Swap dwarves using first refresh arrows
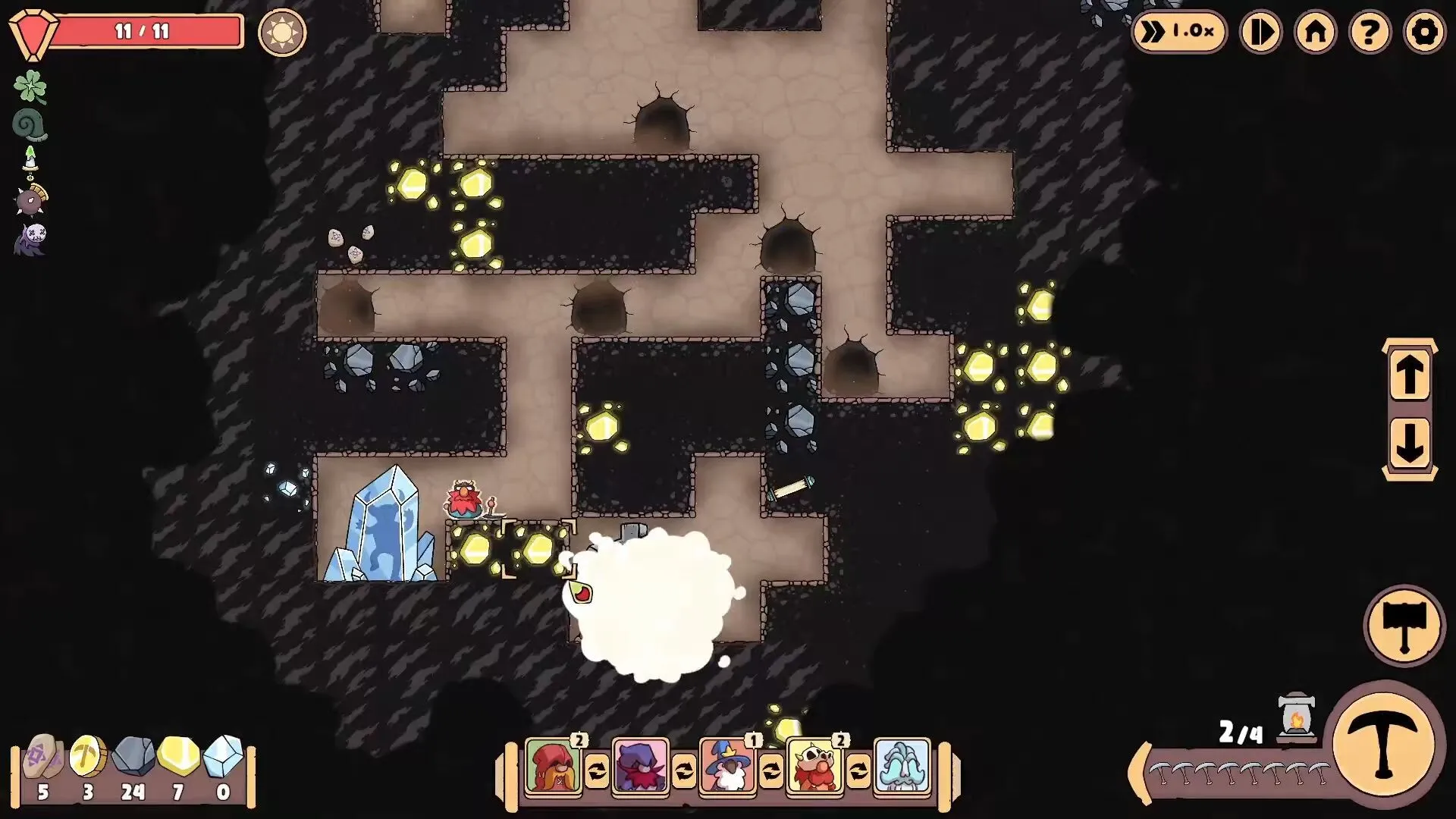Image resolution: width=1456 pixels, height=819 pixels. coord(598,771)
